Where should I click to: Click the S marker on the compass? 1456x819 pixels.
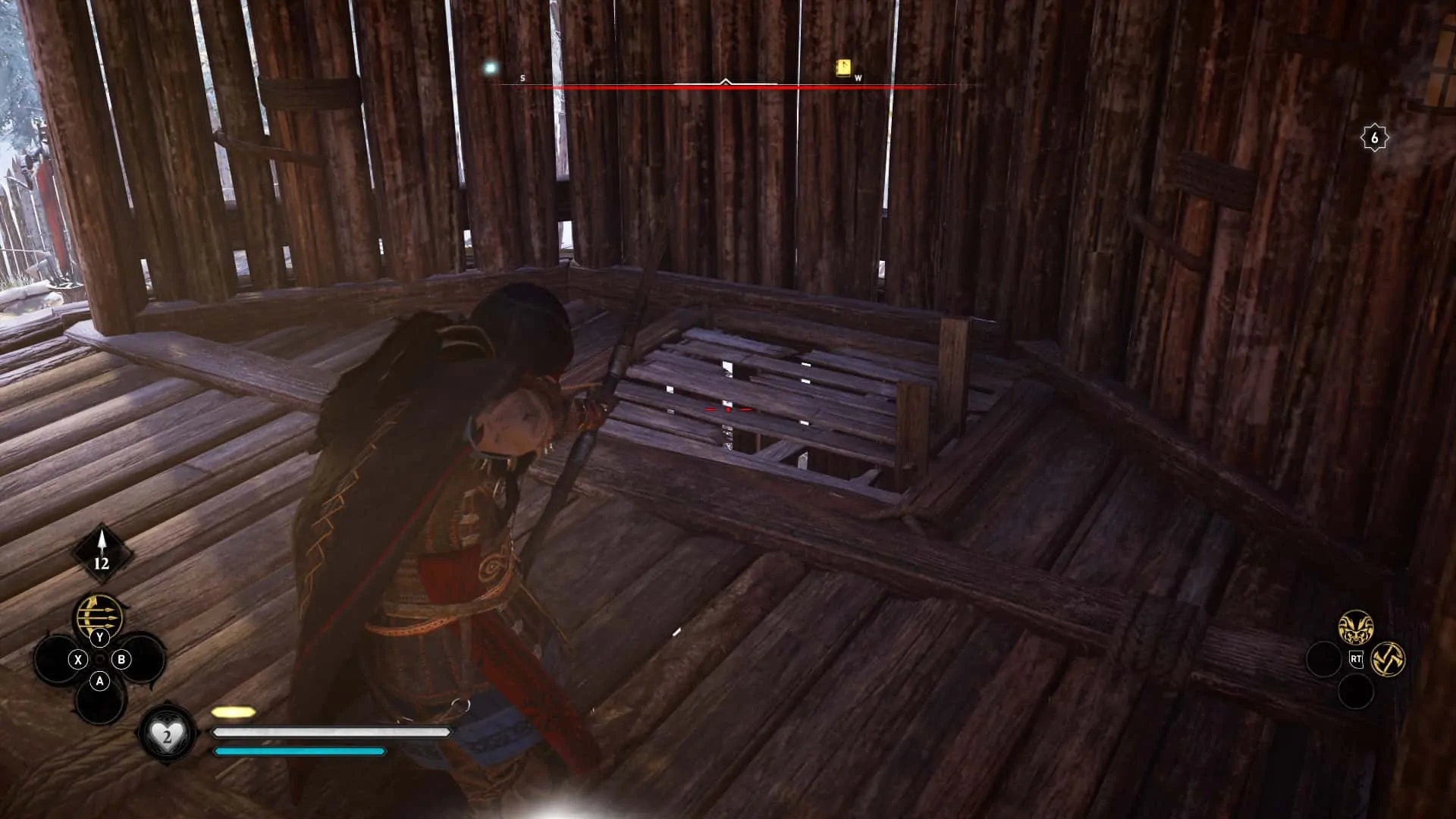[521, 77]
